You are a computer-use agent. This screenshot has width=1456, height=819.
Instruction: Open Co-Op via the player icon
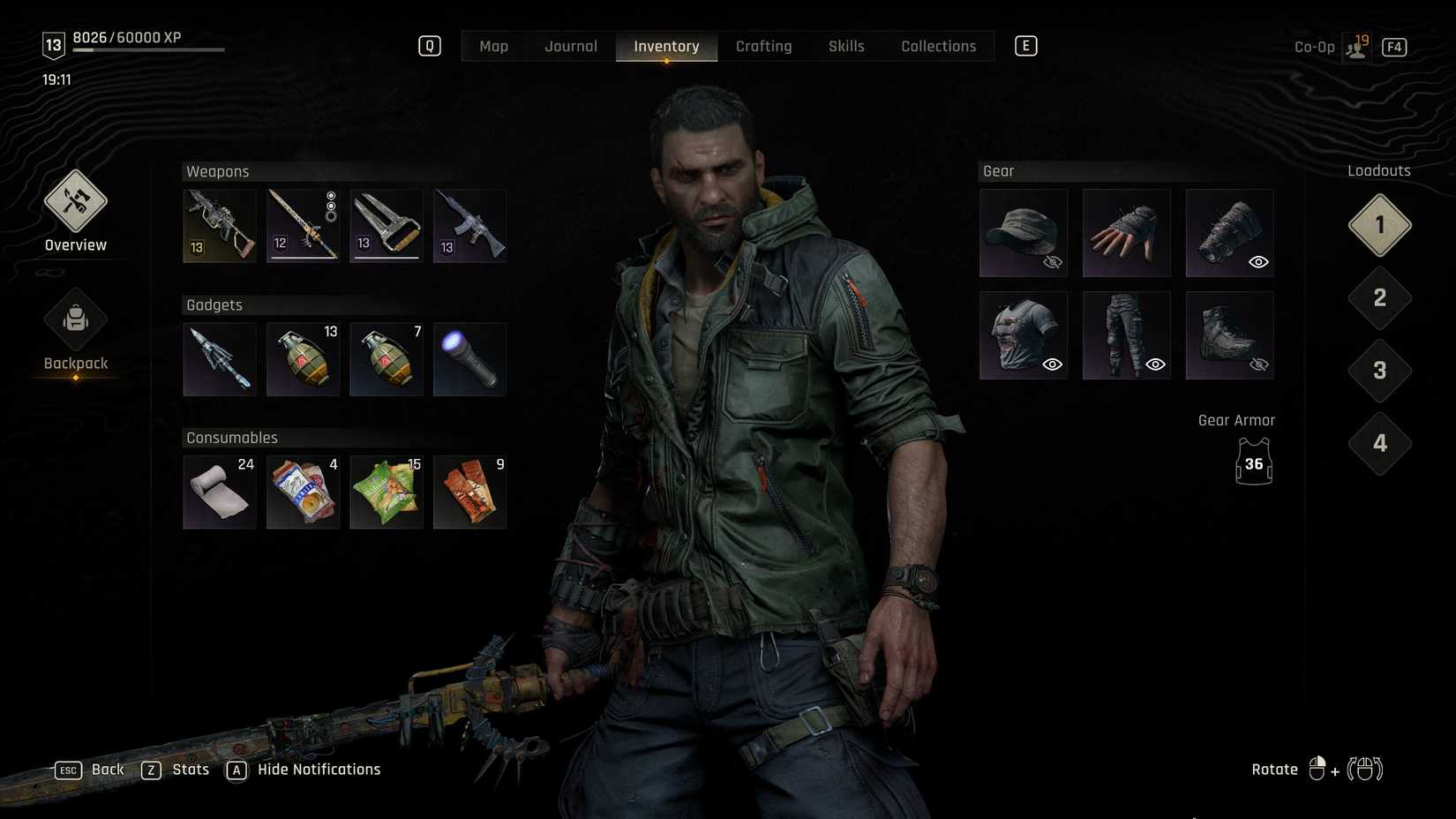tap(1355, 46)
